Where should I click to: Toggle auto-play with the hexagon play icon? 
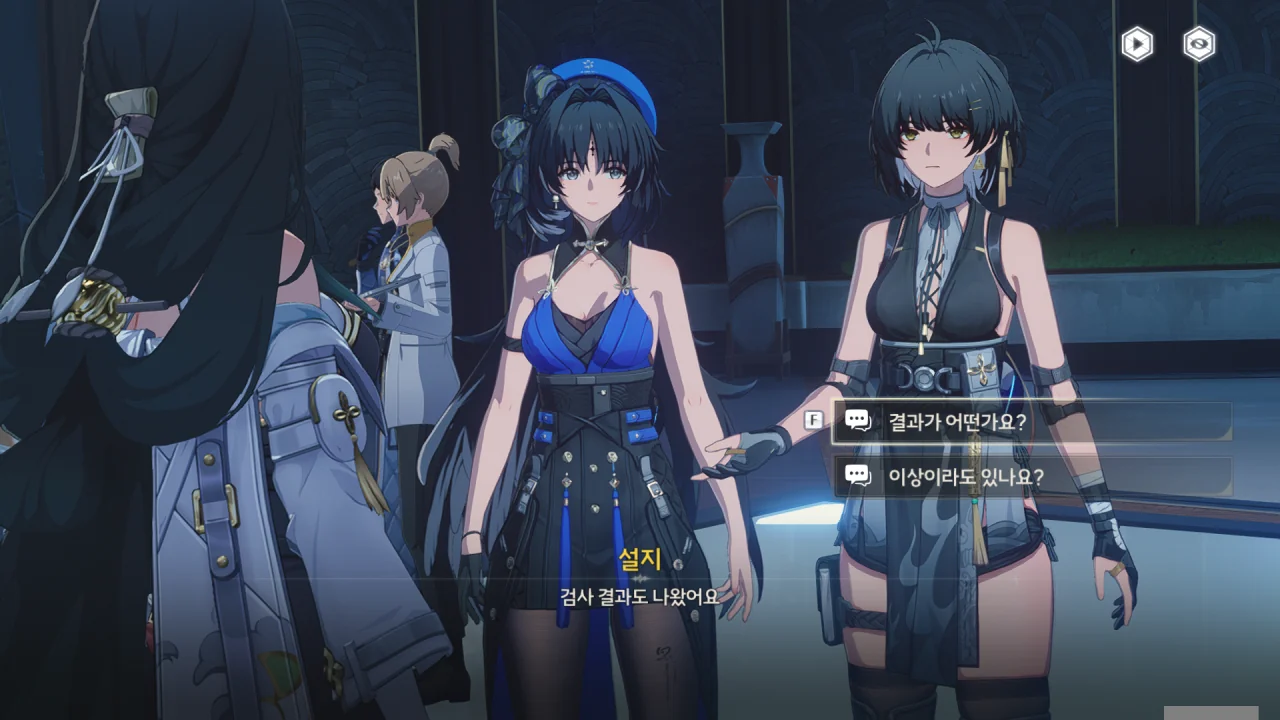coord(1137,44)
